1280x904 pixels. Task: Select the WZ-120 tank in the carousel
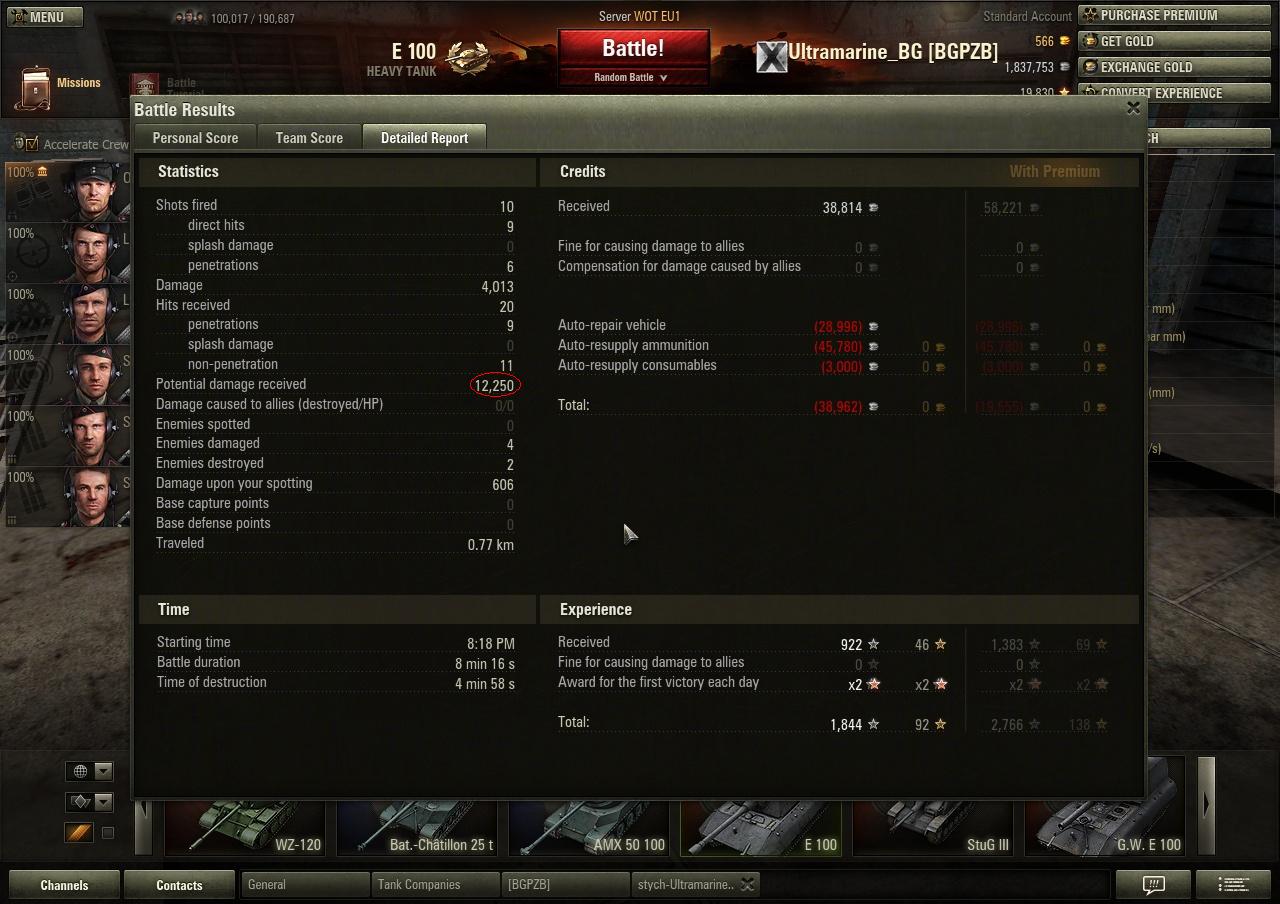point(246,826)
